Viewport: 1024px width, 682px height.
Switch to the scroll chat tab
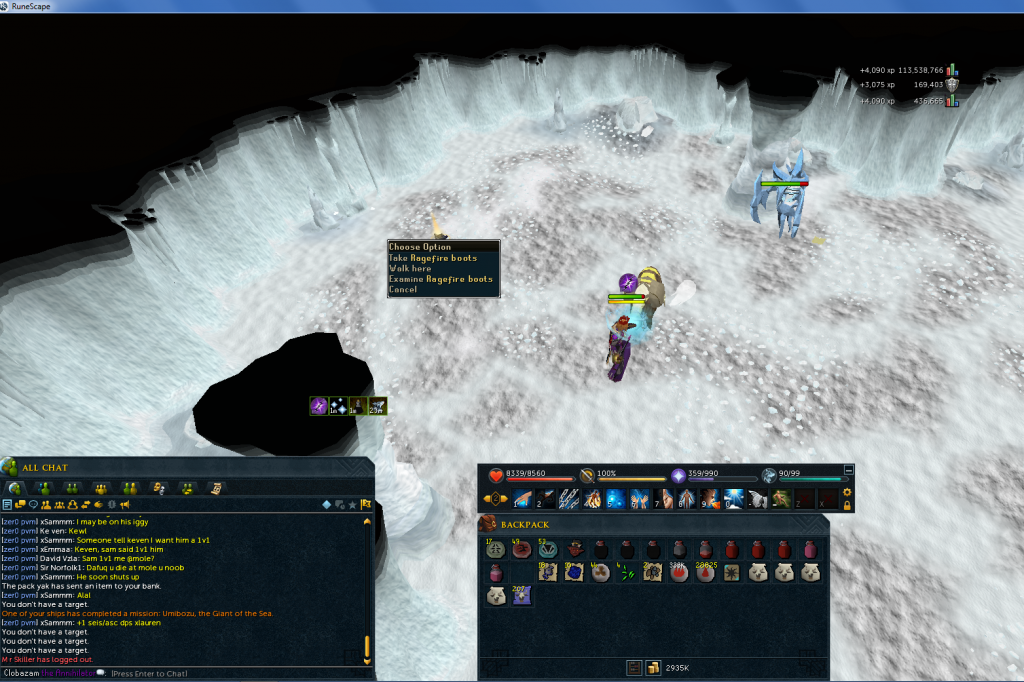[x=215, y=488]
